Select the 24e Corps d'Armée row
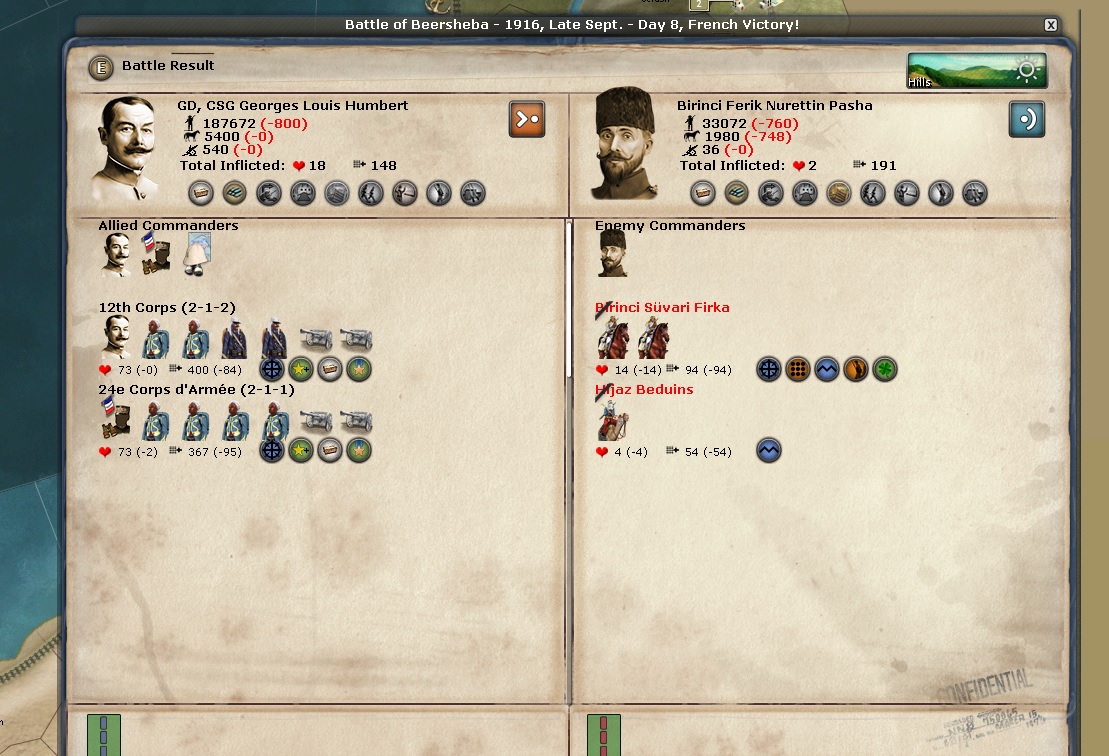The width and height of the screenshot is (1109, 756). click(x=196, y=390)
